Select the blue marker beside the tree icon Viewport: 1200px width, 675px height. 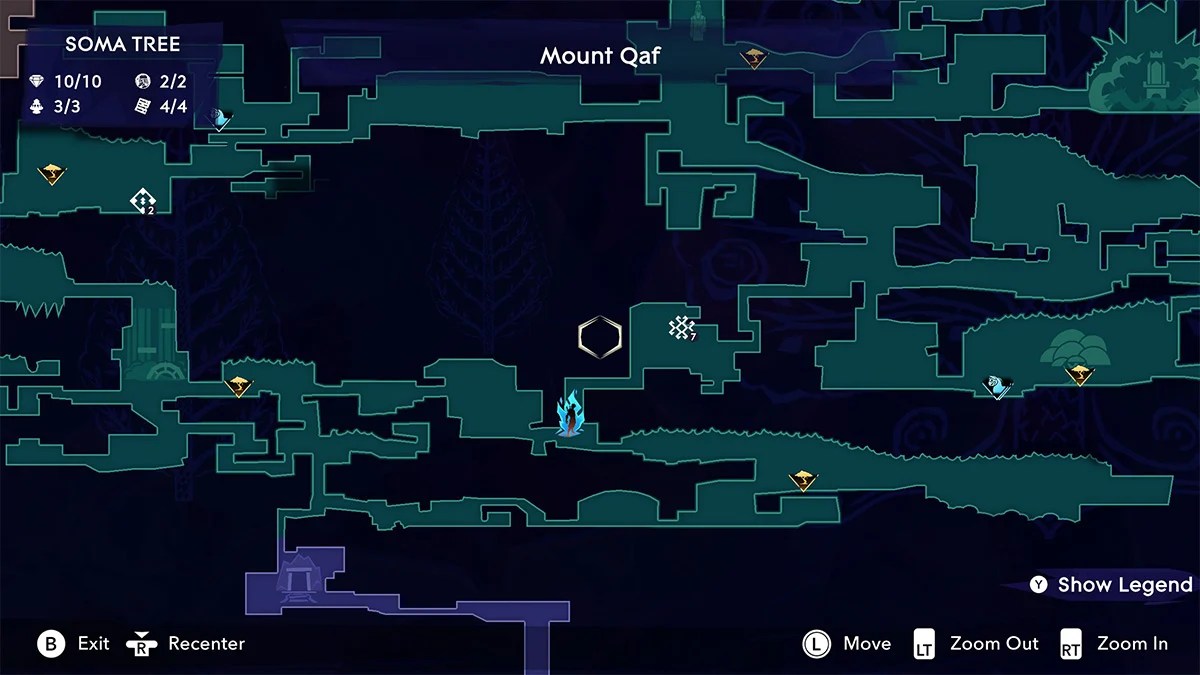pos(997,386)
